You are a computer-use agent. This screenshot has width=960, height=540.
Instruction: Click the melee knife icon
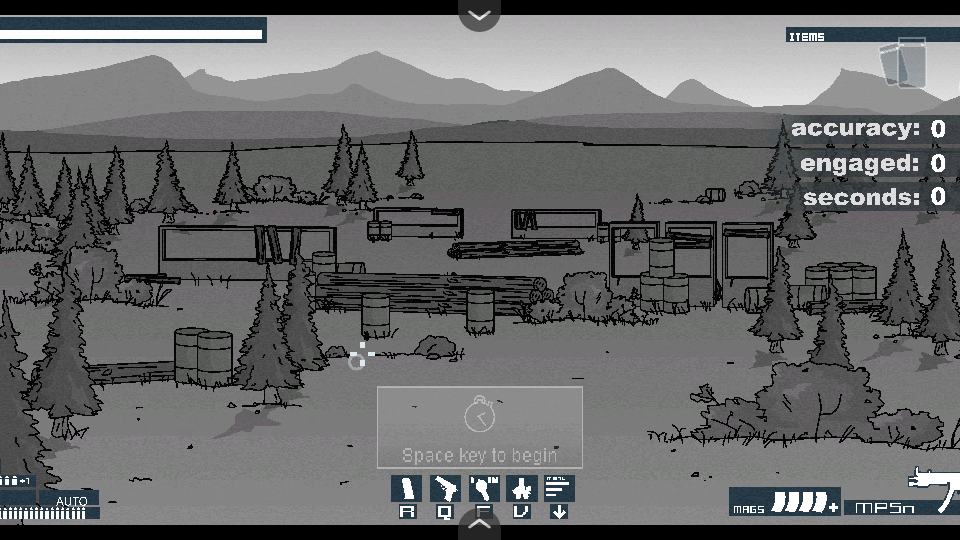522,489
